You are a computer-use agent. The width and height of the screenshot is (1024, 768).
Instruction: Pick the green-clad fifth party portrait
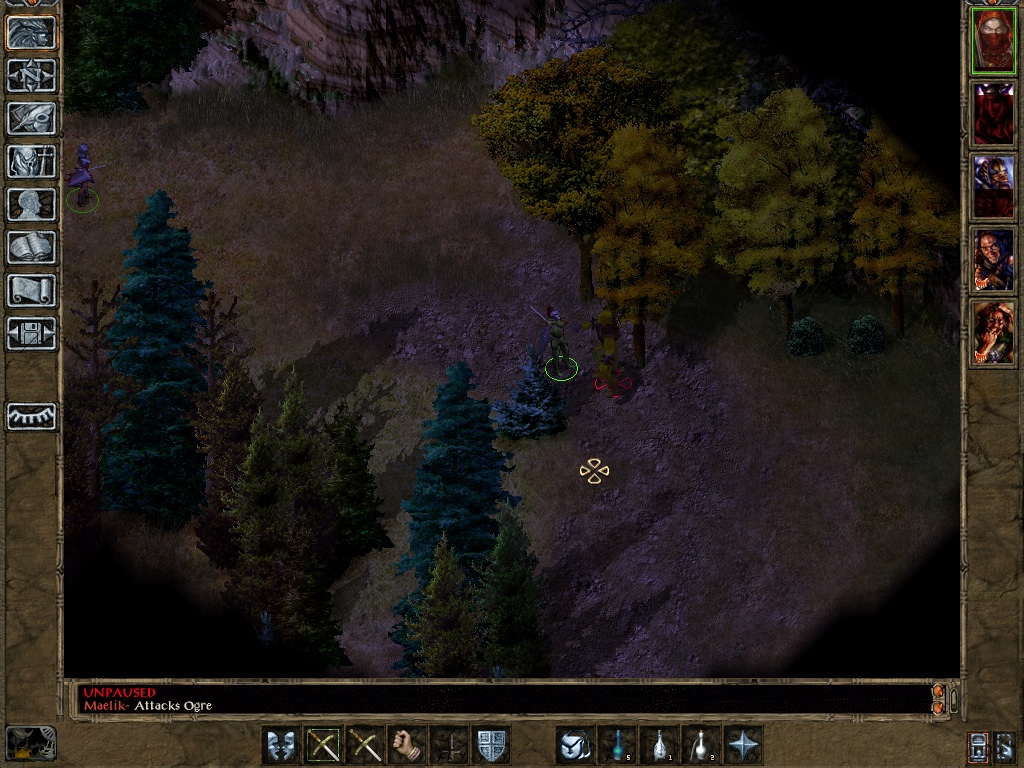(x=993, y=333)
